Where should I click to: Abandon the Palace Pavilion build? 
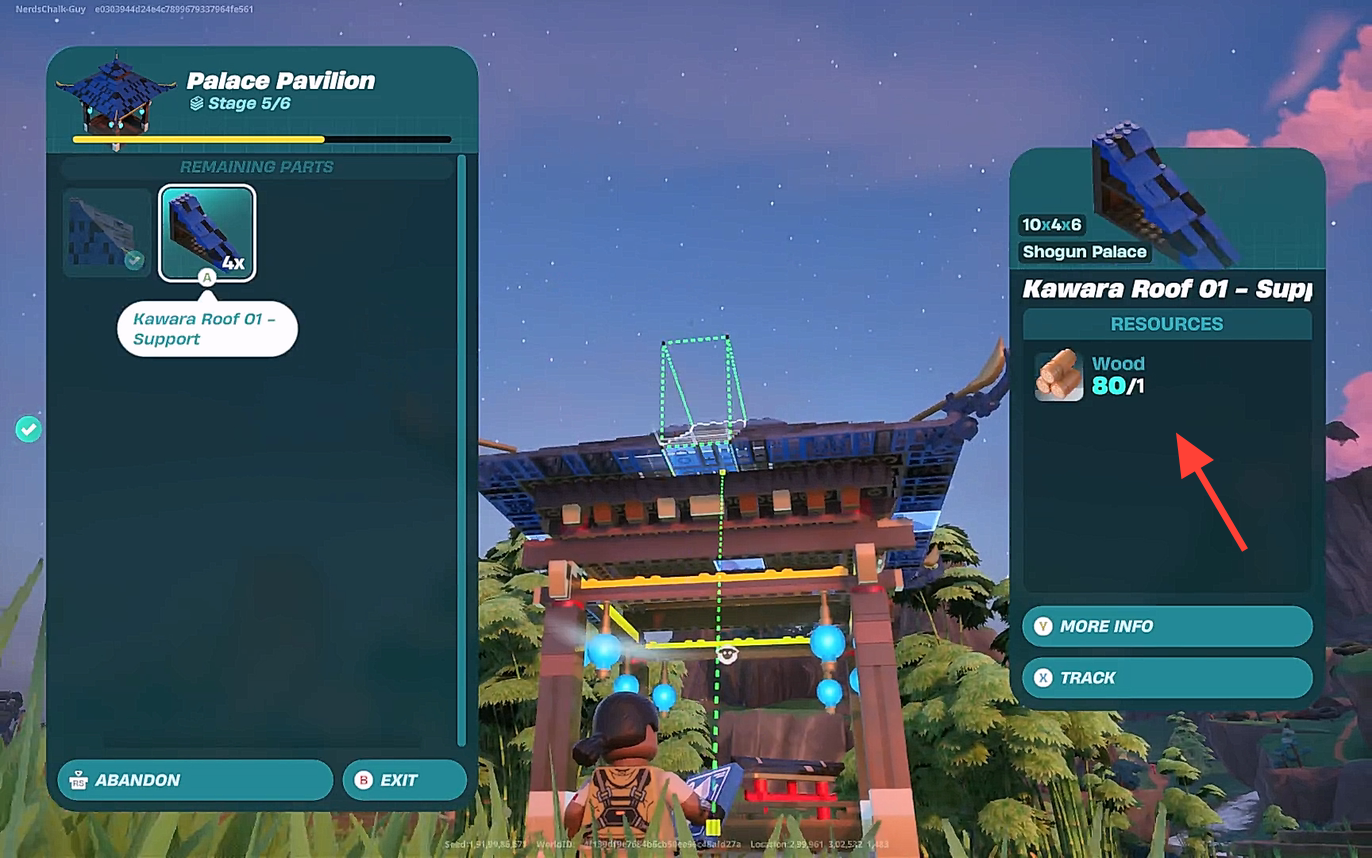195,780
